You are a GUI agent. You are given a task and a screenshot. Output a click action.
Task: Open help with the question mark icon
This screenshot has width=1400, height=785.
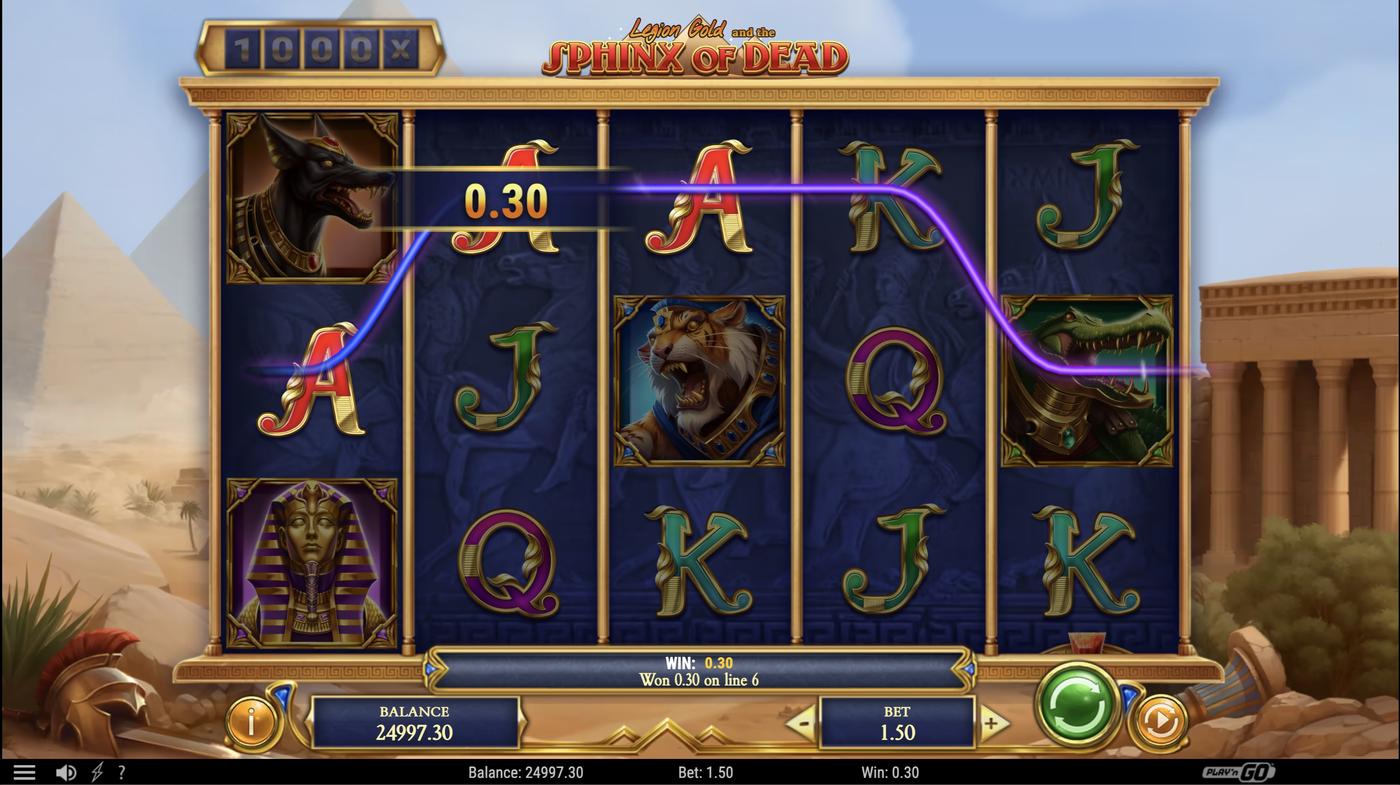pyautogui.click(x=121, y=772)
